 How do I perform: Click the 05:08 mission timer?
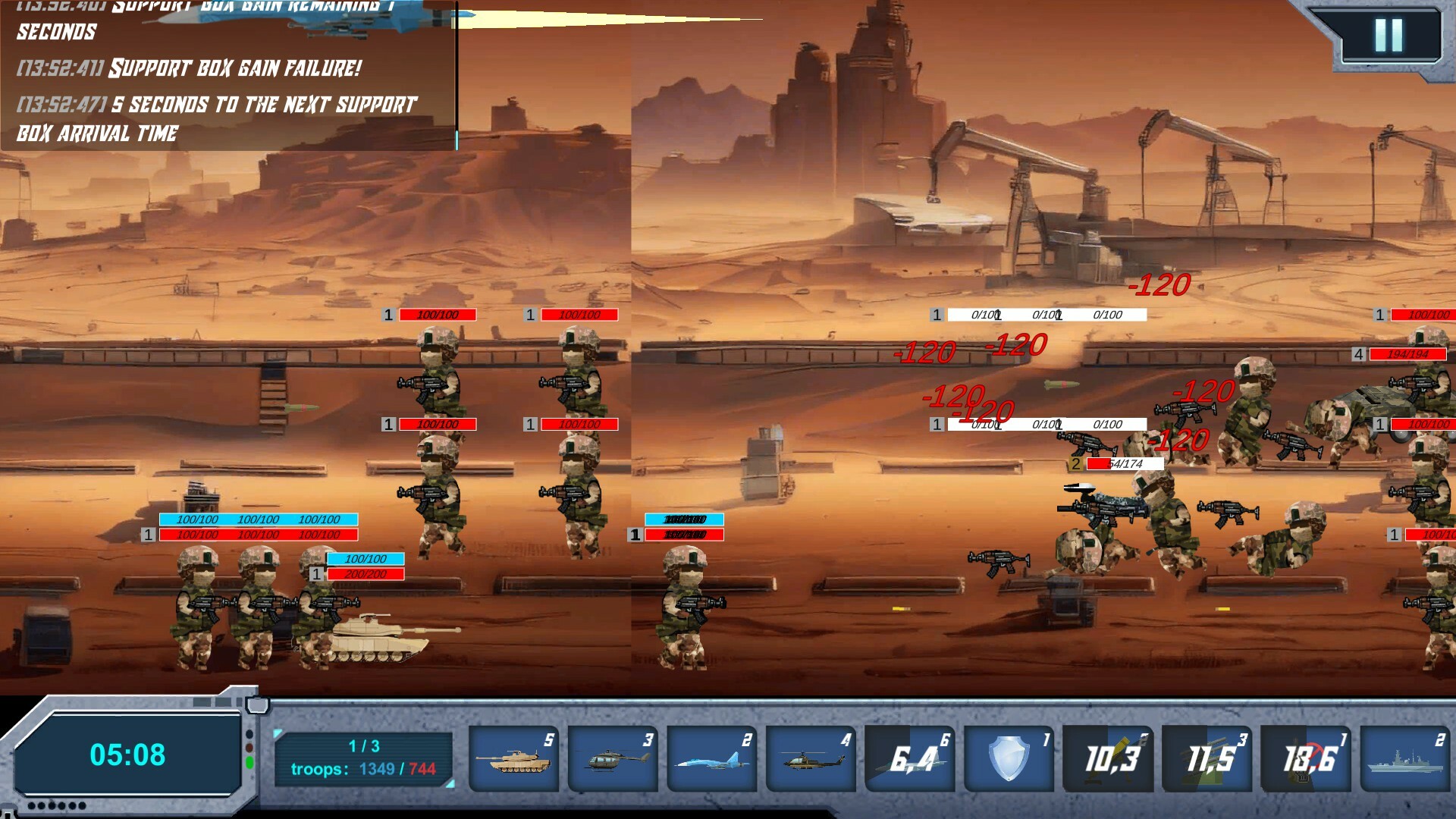click(x=127, y=755)
